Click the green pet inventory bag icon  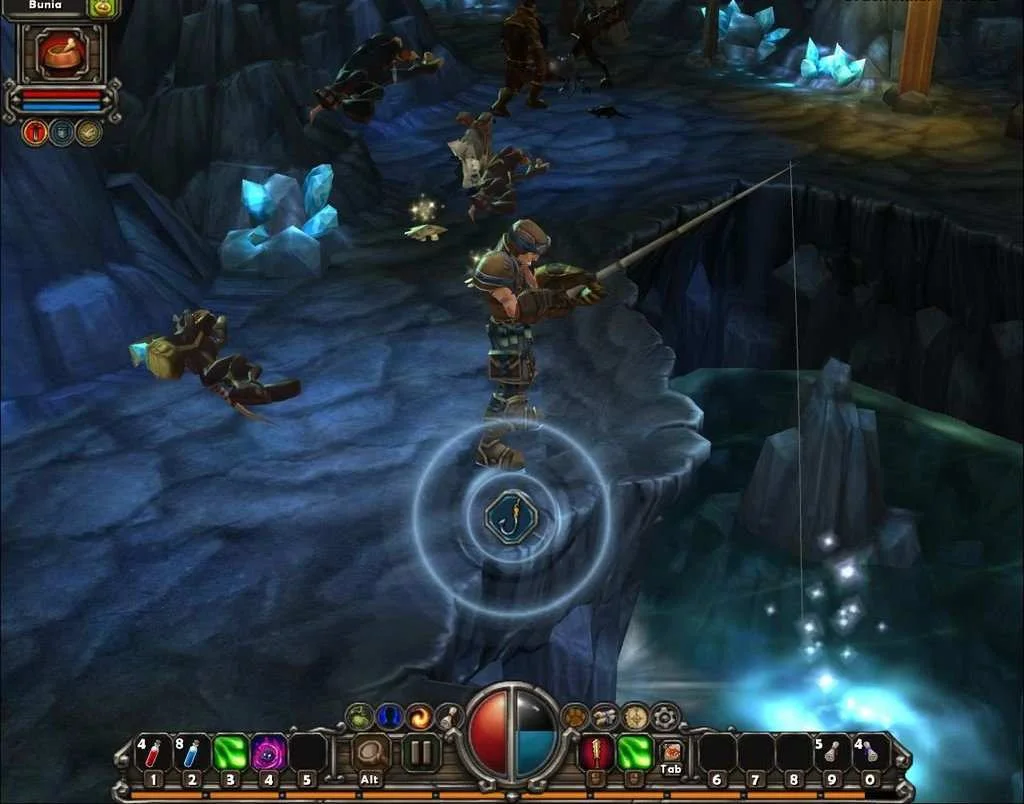point(103,8)
